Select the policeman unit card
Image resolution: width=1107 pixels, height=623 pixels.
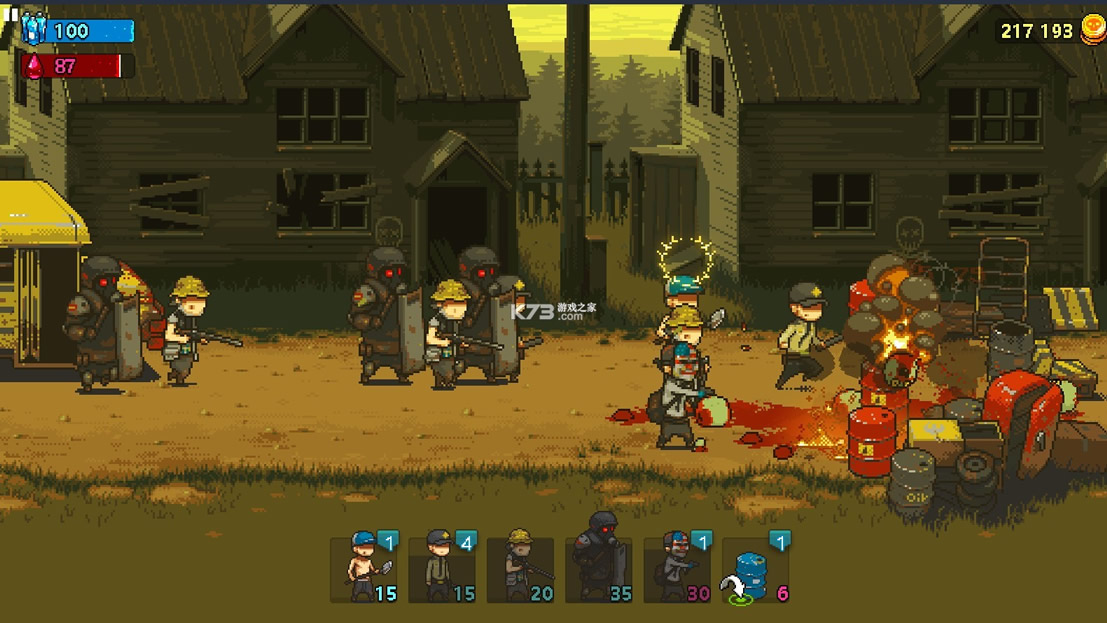coord(442,568)
